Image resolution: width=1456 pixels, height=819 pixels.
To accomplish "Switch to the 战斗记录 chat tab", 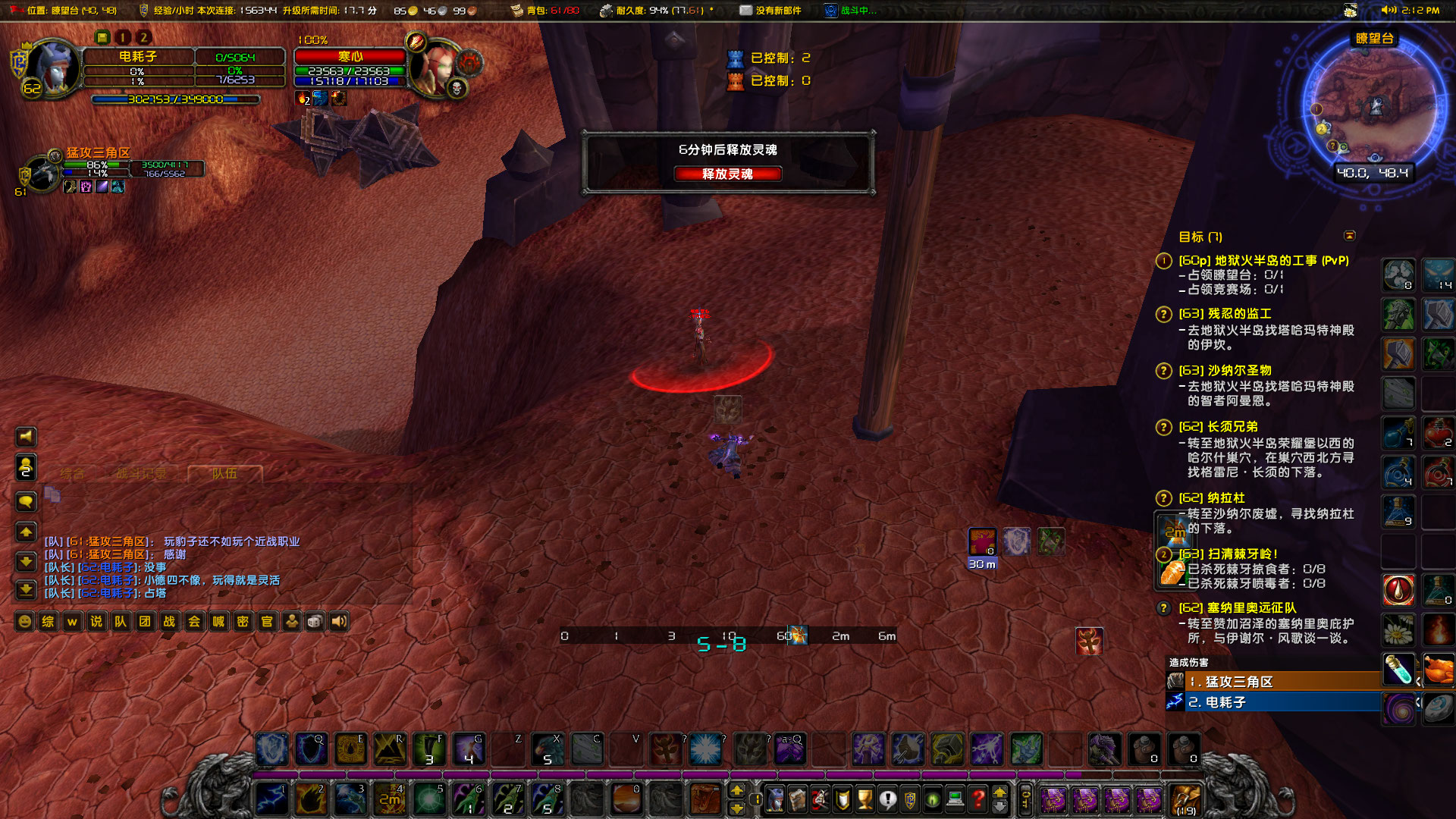I will tap(141, 472).
